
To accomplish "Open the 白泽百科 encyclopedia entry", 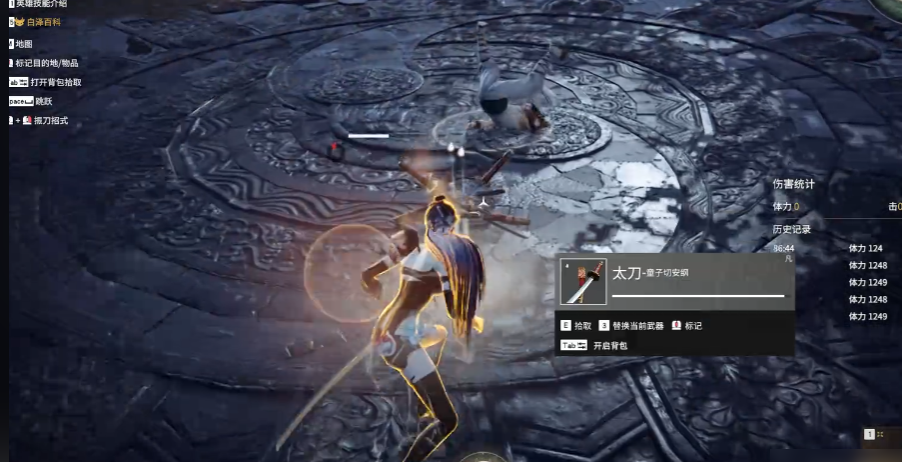I will pyautogui.click(x=42, y=21).
